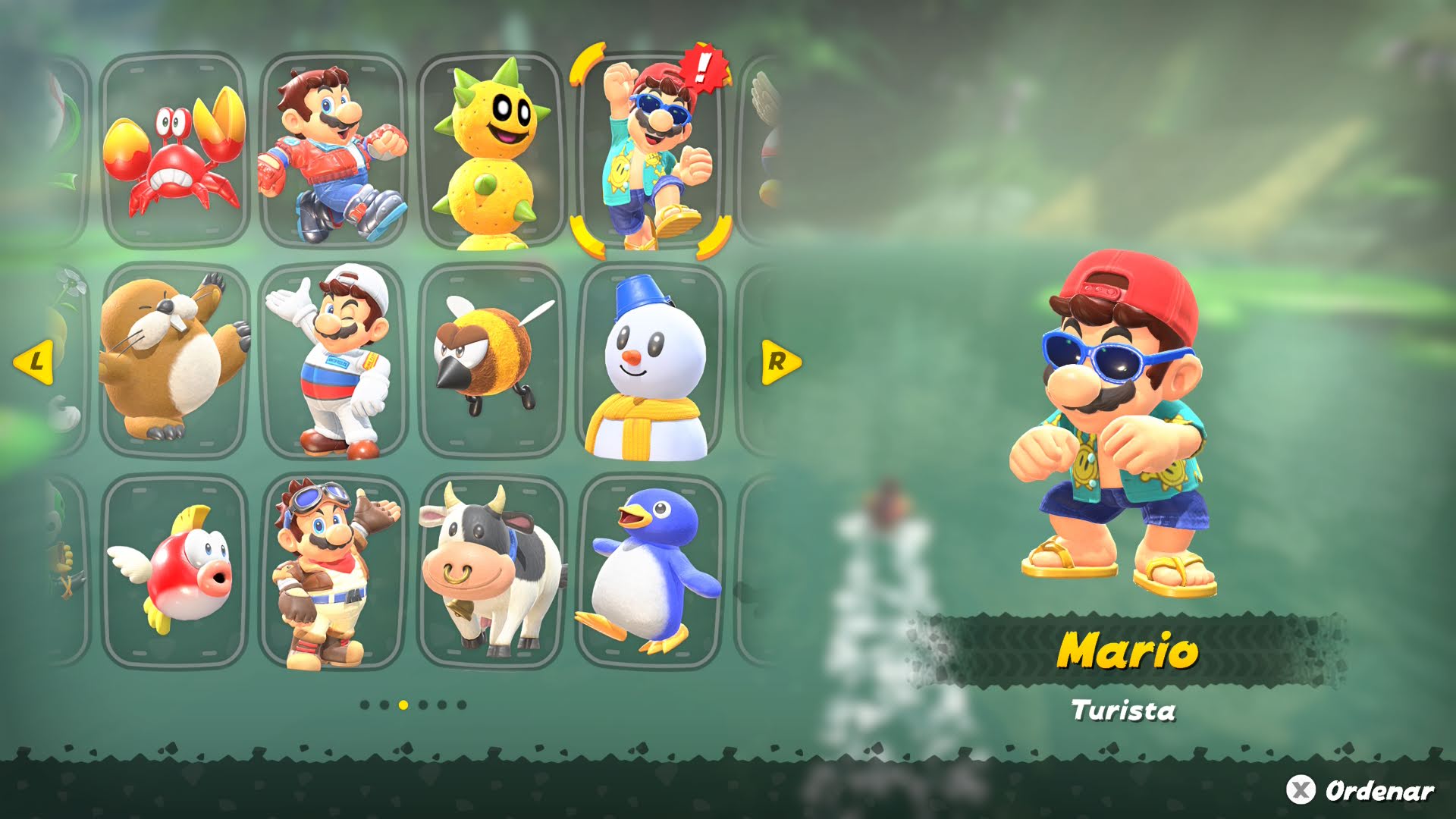The height and width of the screenshot is (819, 1456).
Task: Select the blue penguin character tile
Action: point(651,570)
